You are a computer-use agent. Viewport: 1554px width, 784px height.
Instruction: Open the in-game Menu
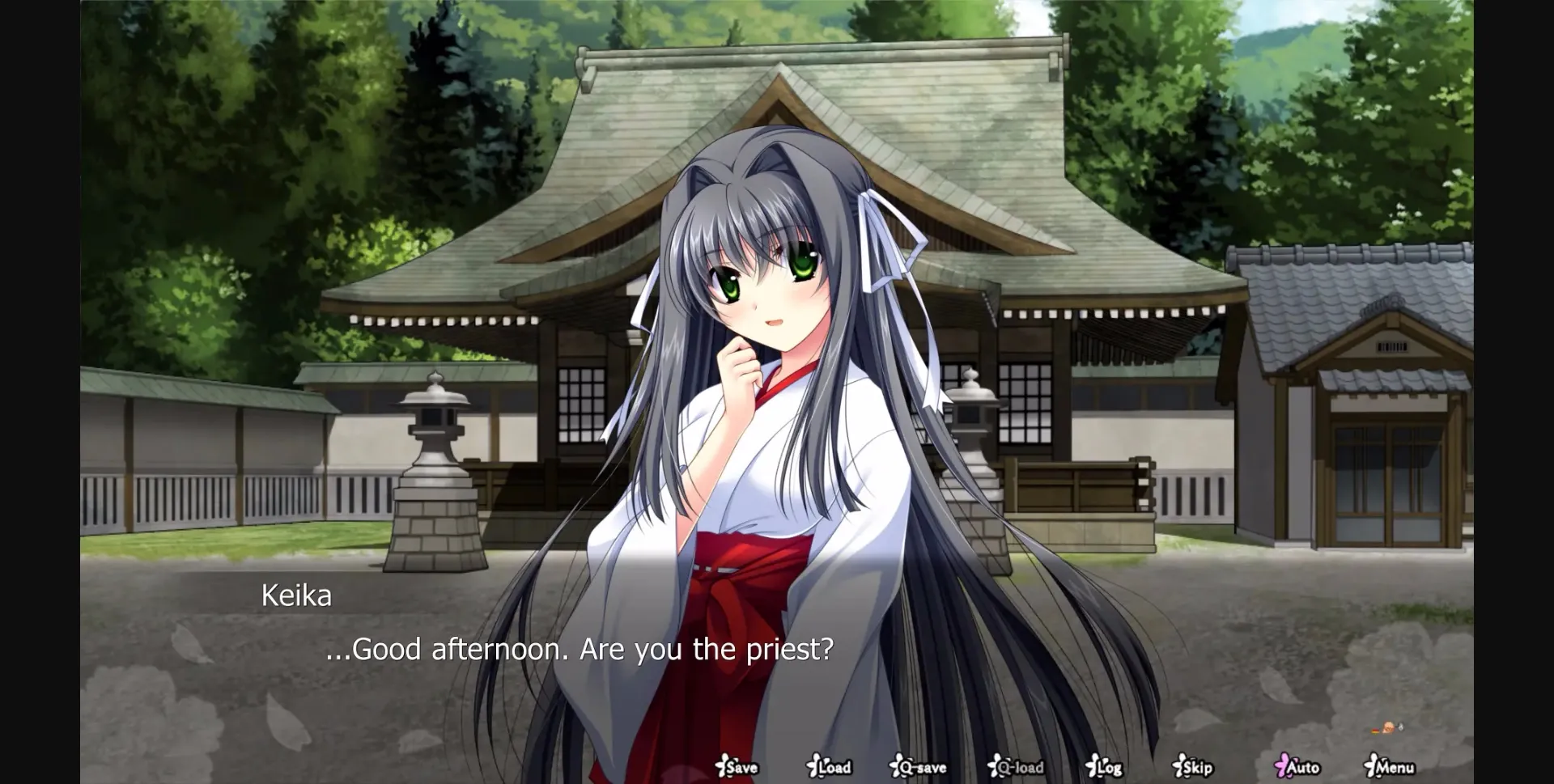1391,767
